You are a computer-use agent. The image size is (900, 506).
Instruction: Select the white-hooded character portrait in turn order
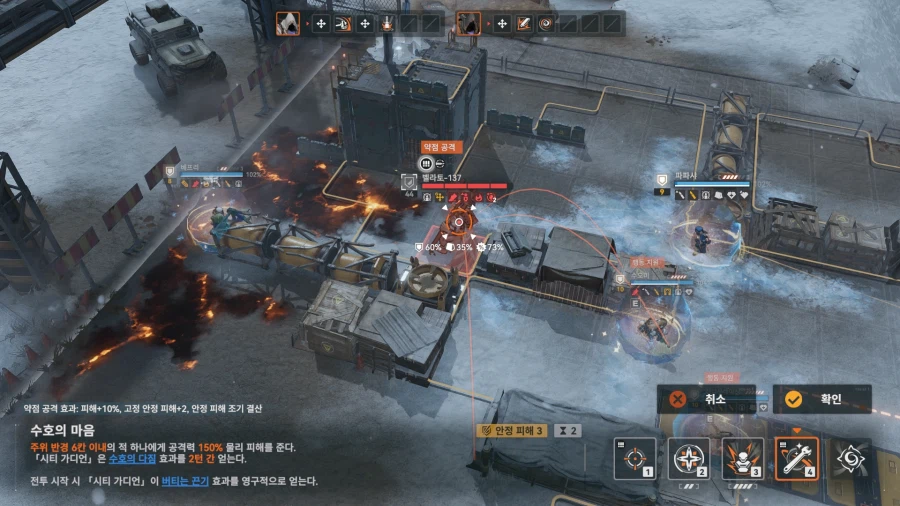(287, 22)
